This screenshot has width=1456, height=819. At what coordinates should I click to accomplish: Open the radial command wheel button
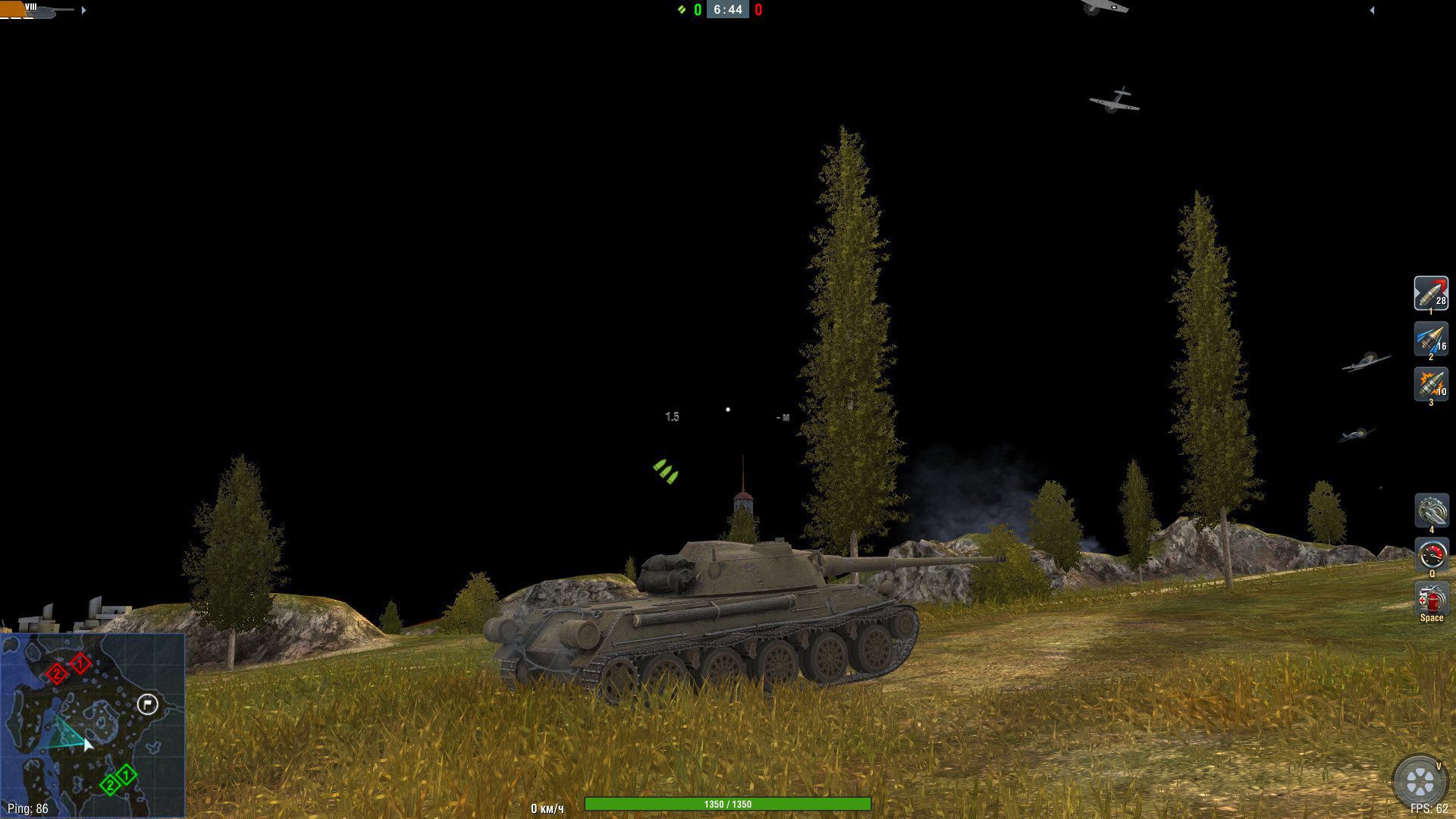(1419, 781)
